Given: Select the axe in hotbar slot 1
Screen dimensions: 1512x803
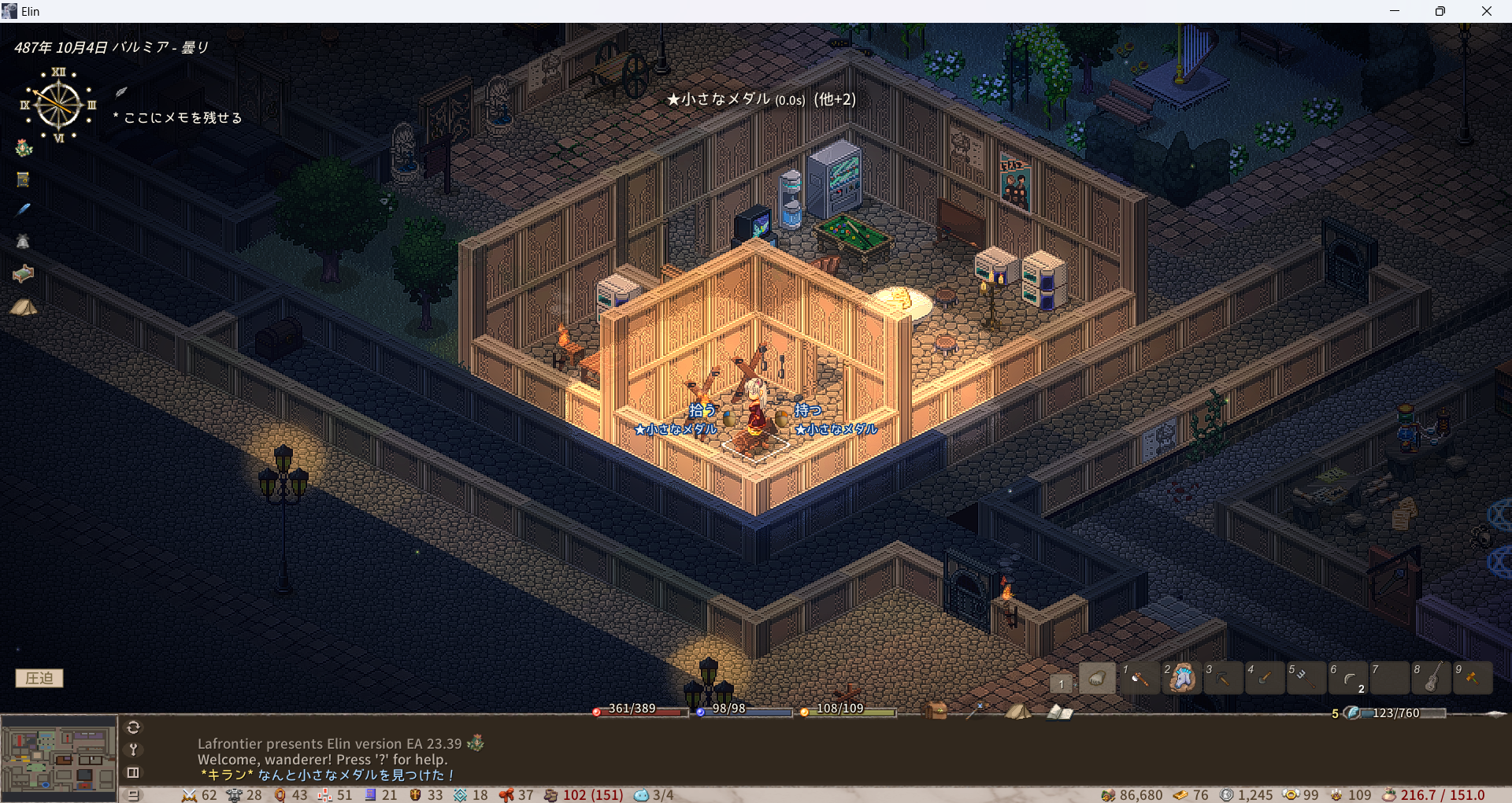Looking at the screenshot, I should (x=1140, y=679).
